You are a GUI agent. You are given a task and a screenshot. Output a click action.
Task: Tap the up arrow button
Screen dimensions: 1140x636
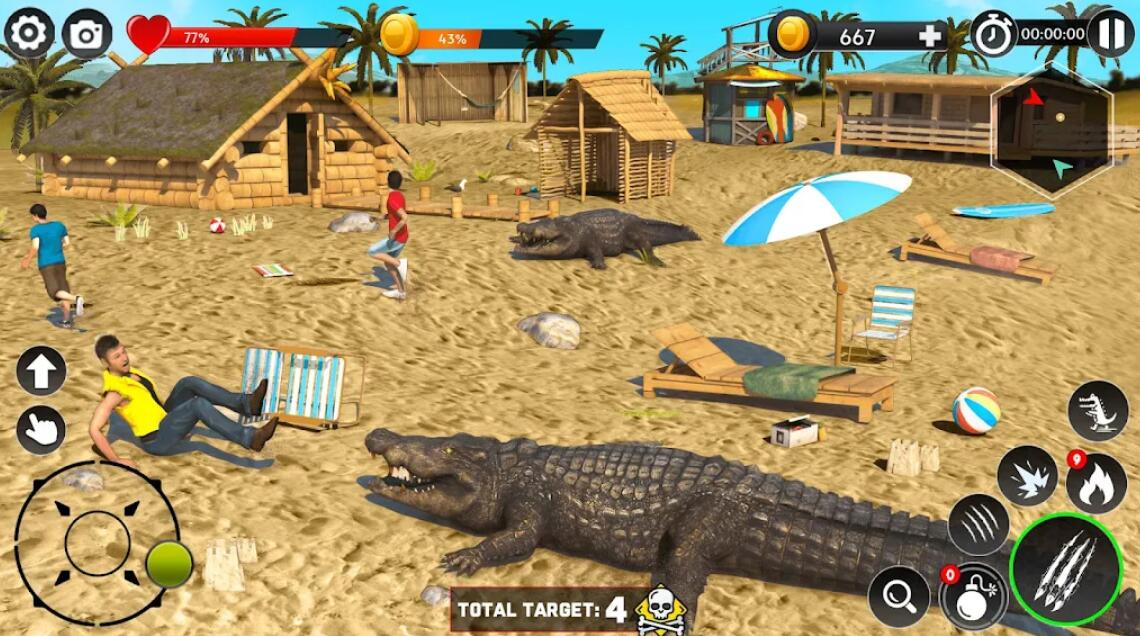(x=41, y=371)
